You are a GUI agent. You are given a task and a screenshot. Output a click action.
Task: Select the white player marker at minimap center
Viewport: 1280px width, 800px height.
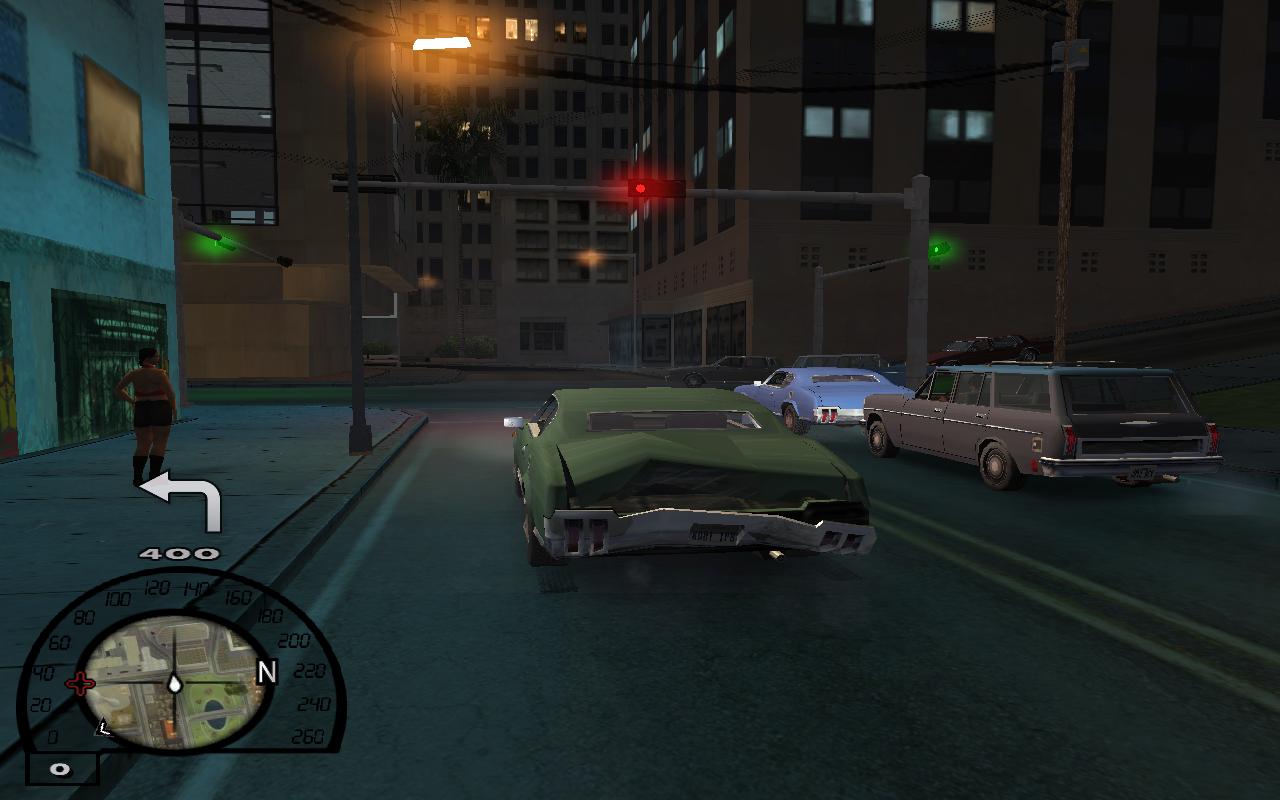pyautogui.click(x=175, y=684)
